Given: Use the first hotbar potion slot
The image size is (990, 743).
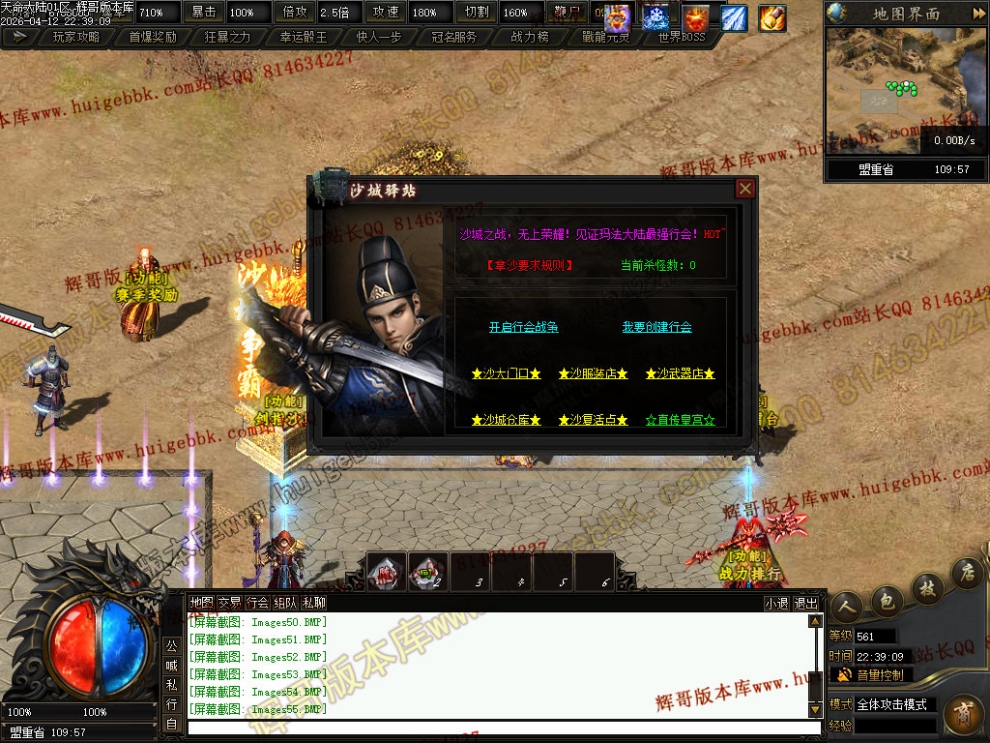Looking at the screenshot, I should tap(387, 571).
